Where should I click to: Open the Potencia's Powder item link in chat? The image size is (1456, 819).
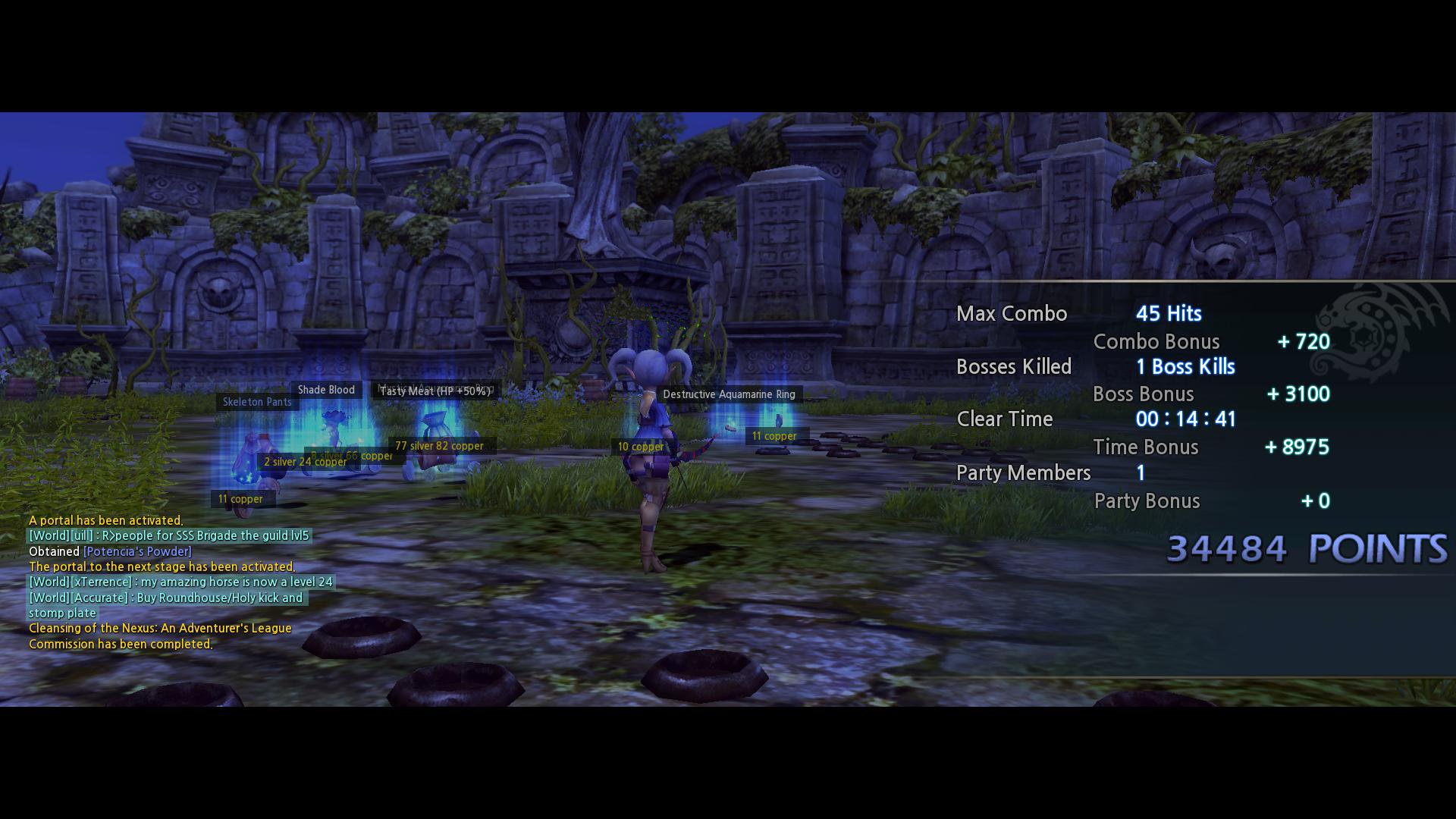137,551
